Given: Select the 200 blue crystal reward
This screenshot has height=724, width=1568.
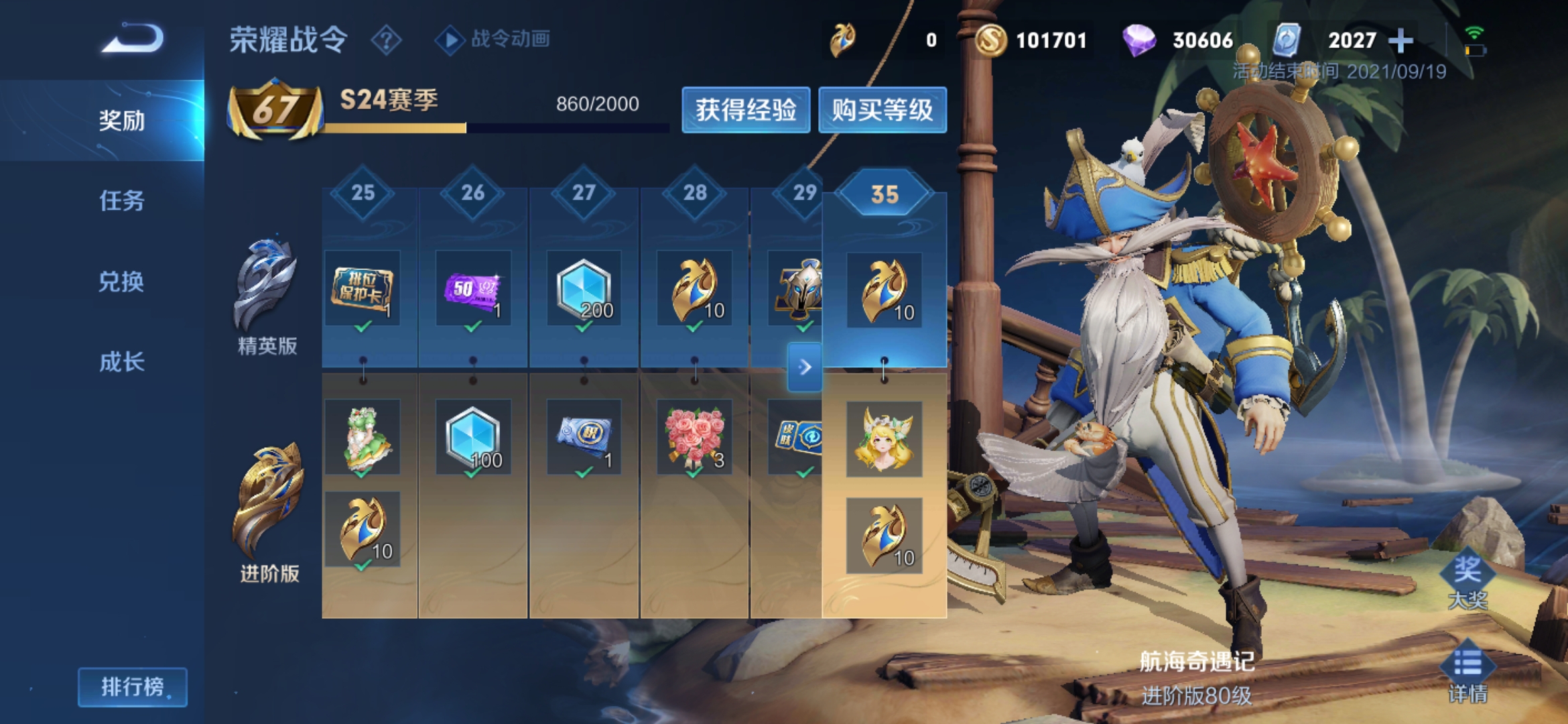Looking at the screenshot, I should pyautogui.click(x=584, y=288).
